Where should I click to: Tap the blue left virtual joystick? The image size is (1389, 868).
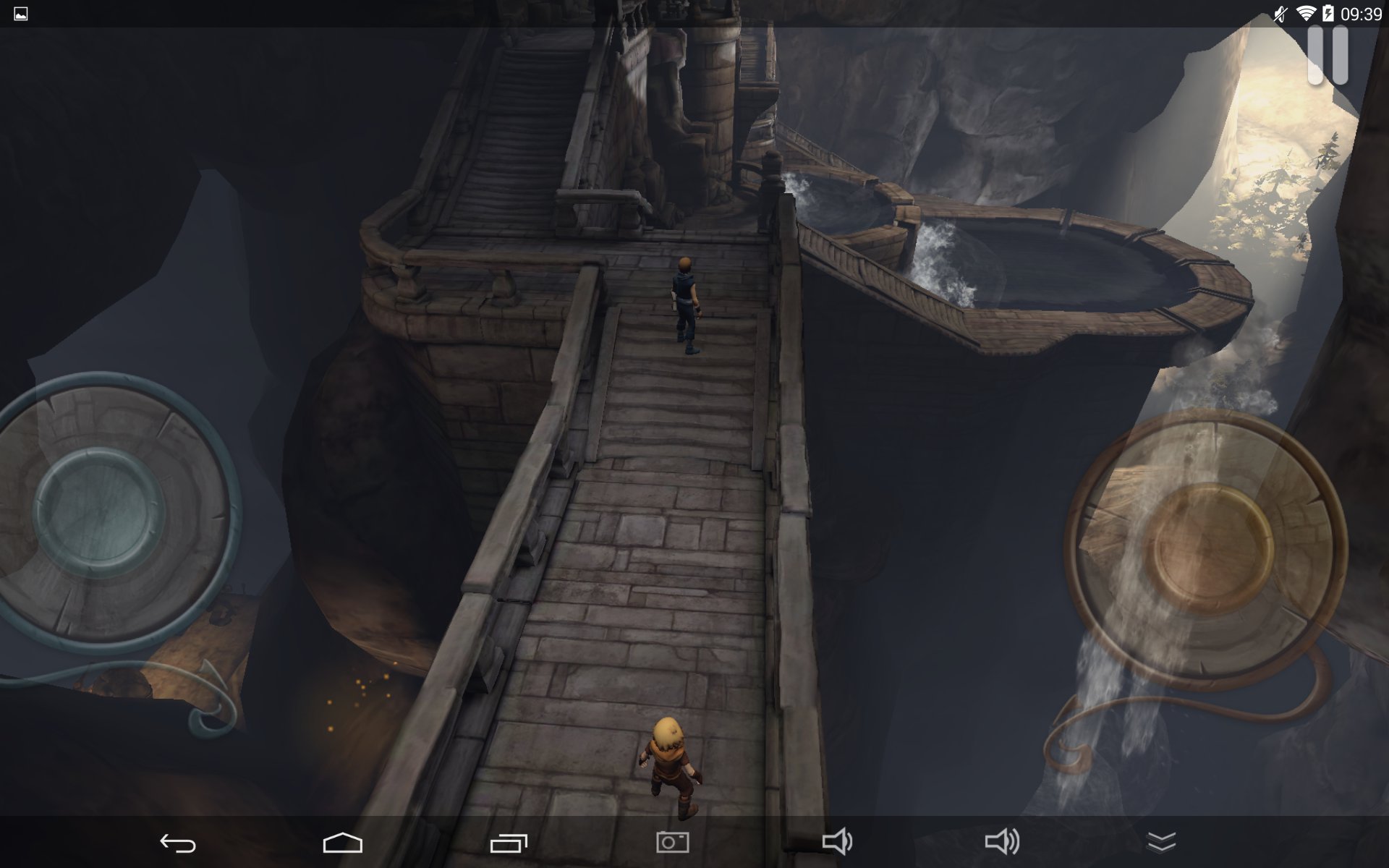coord(100,511)
